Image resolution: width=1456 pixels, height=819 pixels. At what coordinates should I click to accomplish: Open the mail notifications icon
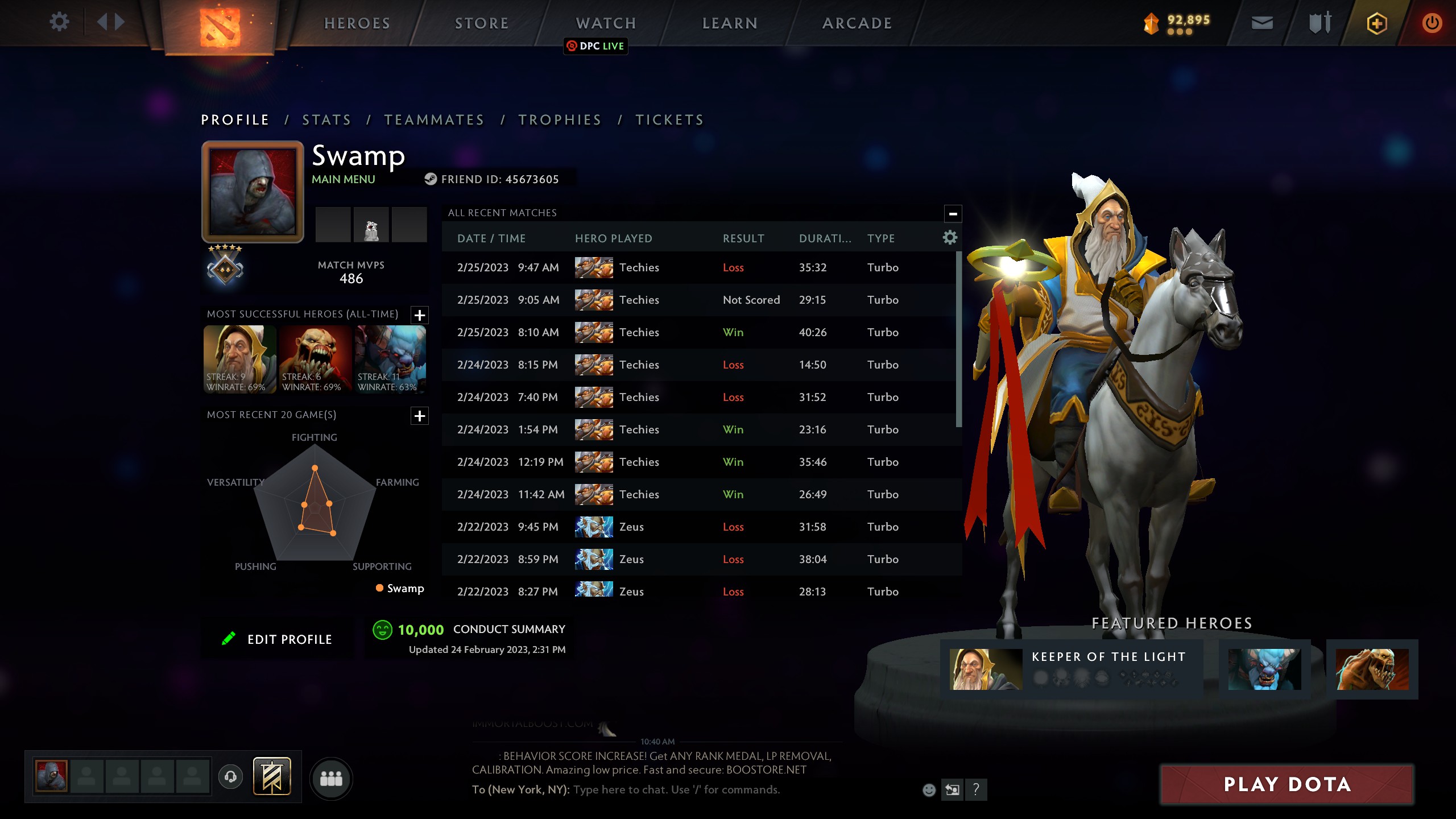pyautogui.click(x=1262, y=23)
